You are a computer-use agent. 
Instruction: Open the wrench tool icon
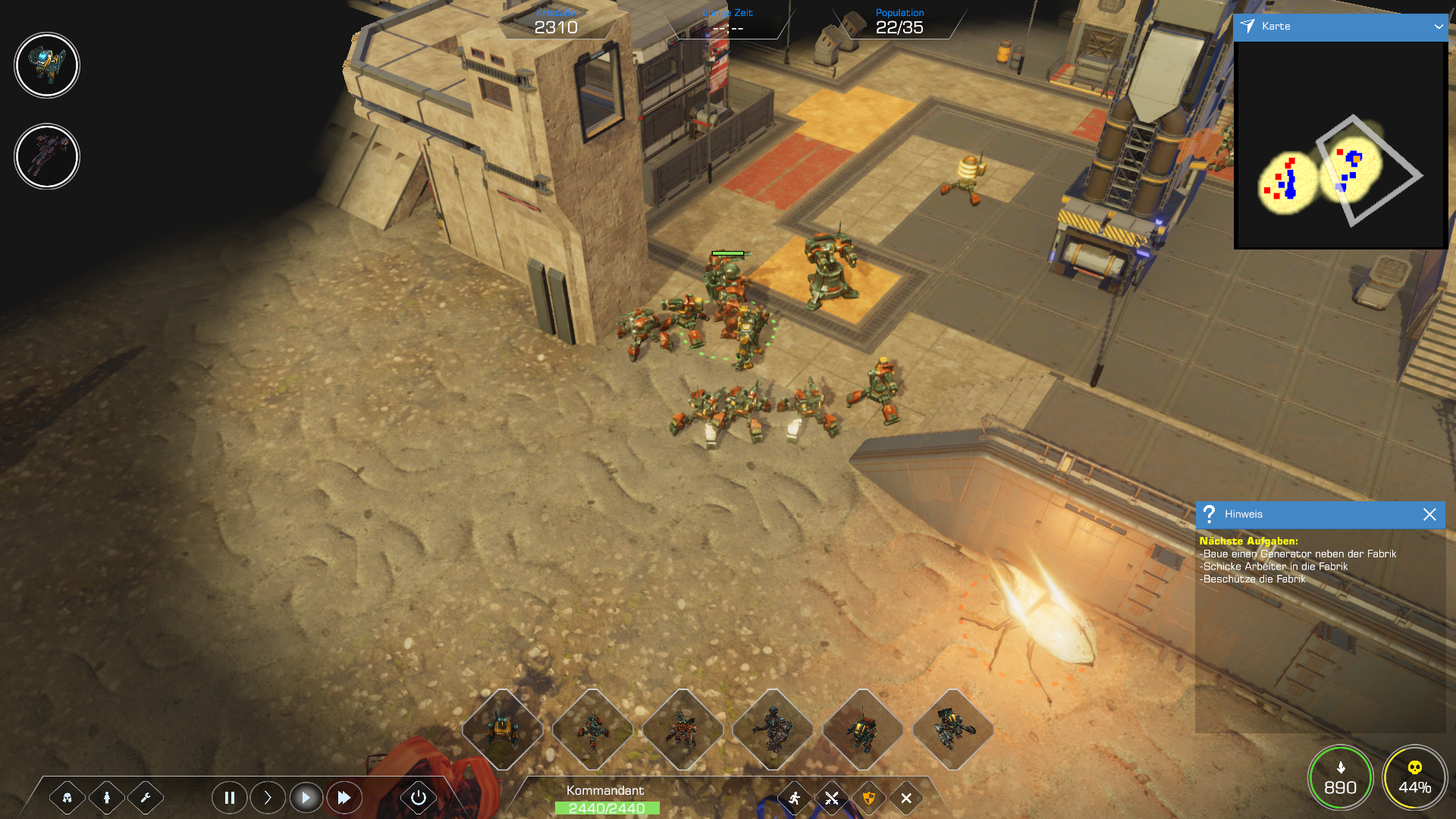coord(146,798)
